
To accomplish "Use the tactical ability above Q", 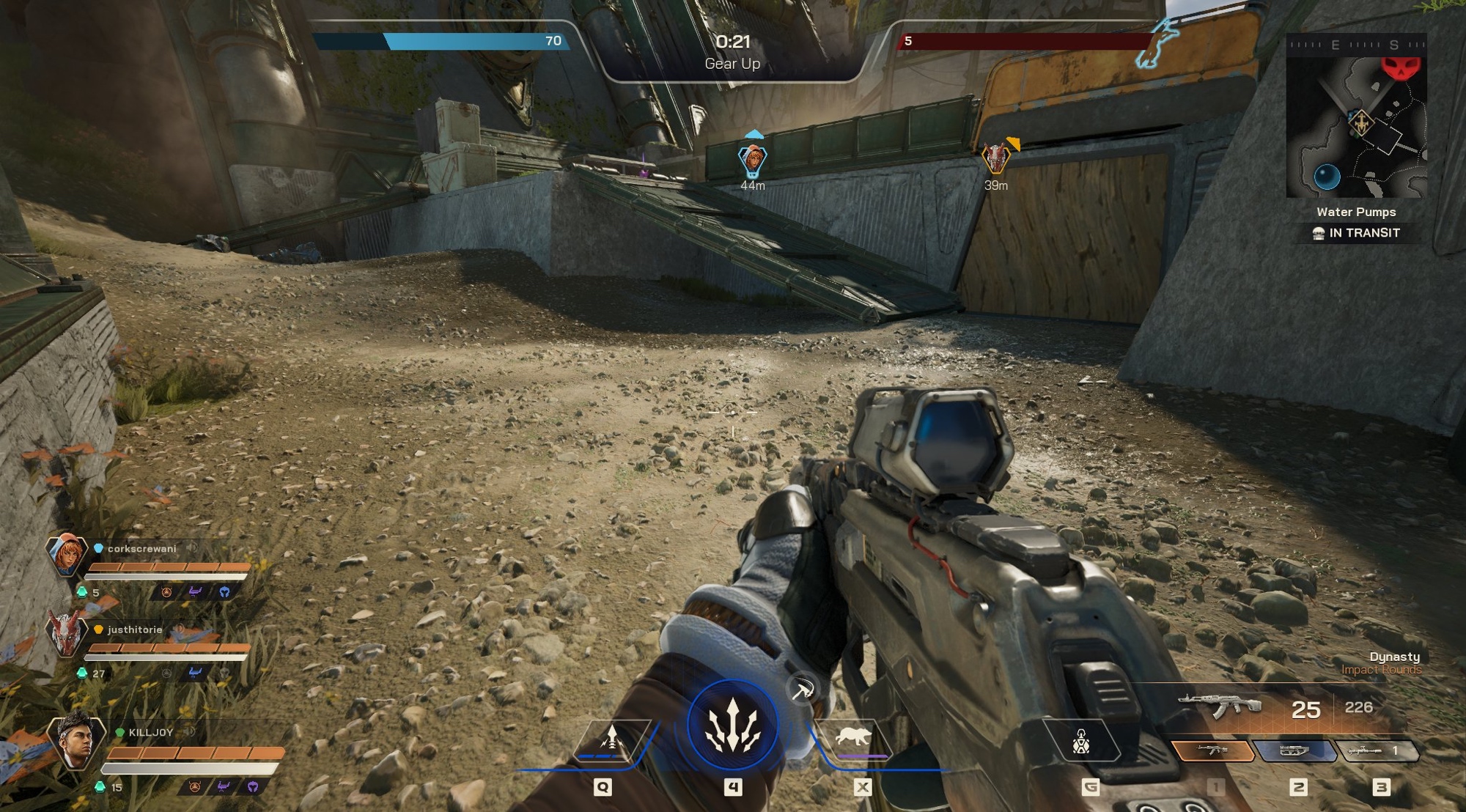I will (611, 740).
